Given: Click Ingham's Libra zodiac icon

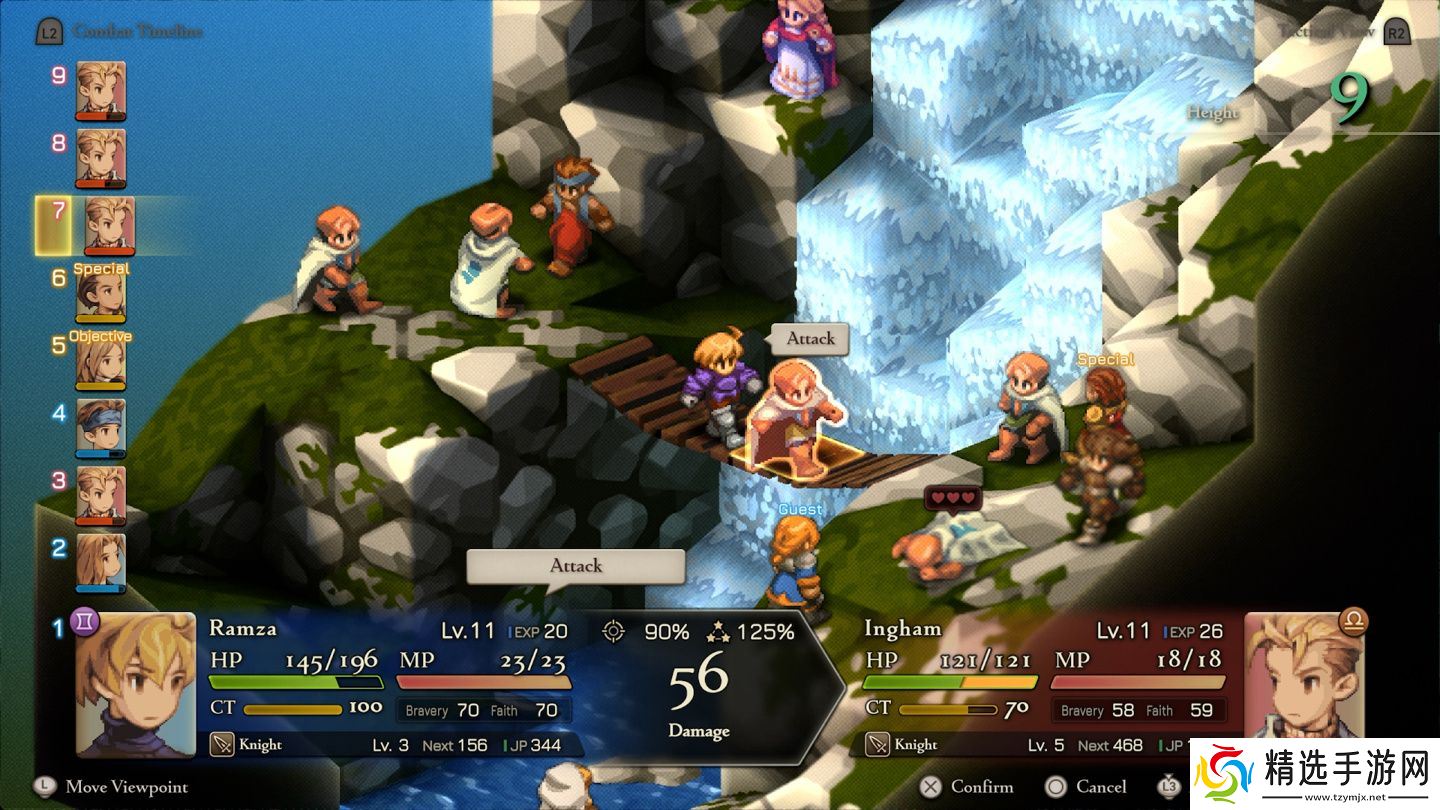Looking at the screenshot, I should (1354, 622).
